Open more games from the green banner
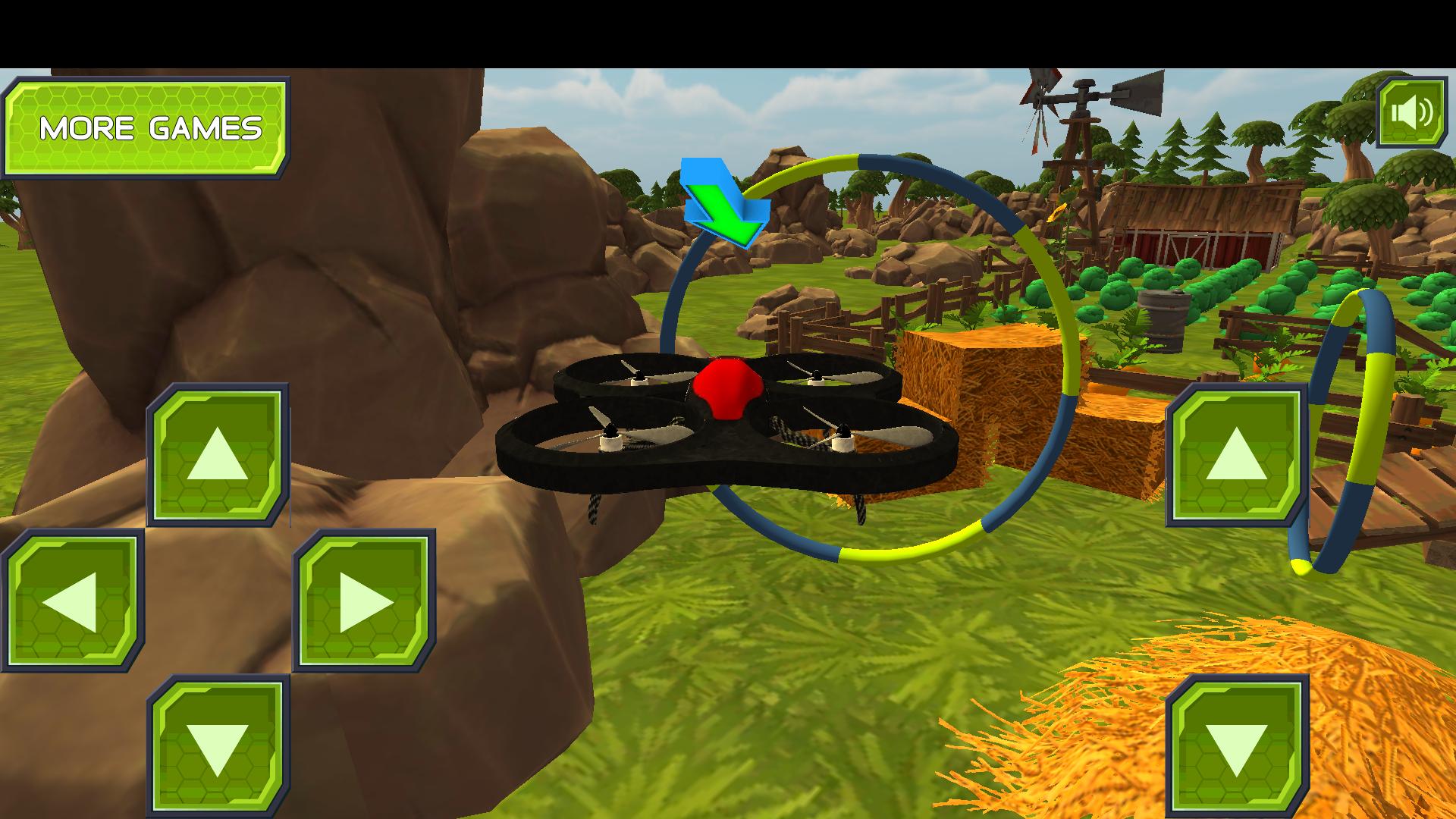This screenshot has height=819, width=1456. tap(148, 129)
